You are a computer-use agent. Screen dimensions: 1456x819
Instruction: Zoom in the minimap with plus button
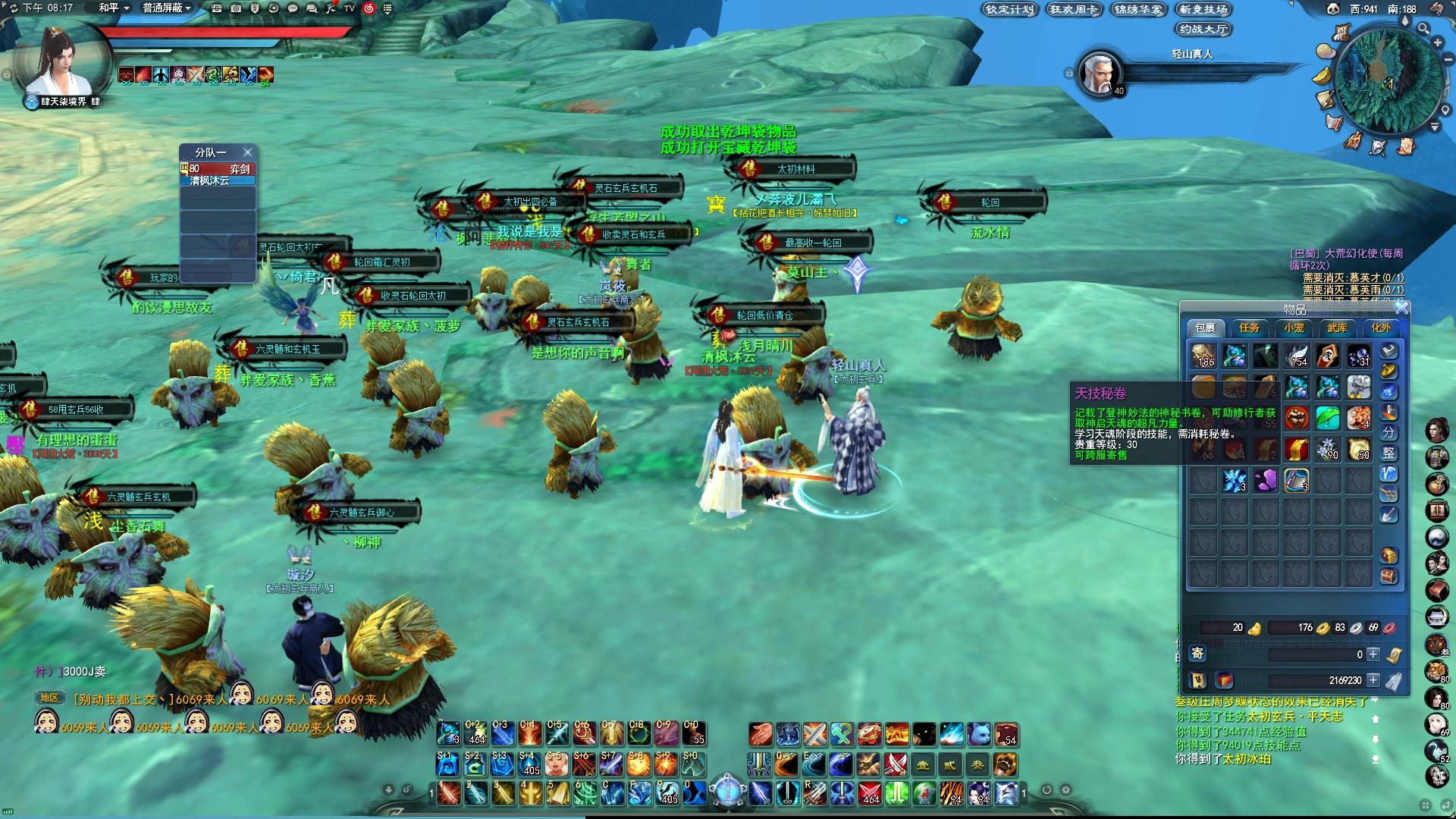[x=1437, y=42]
